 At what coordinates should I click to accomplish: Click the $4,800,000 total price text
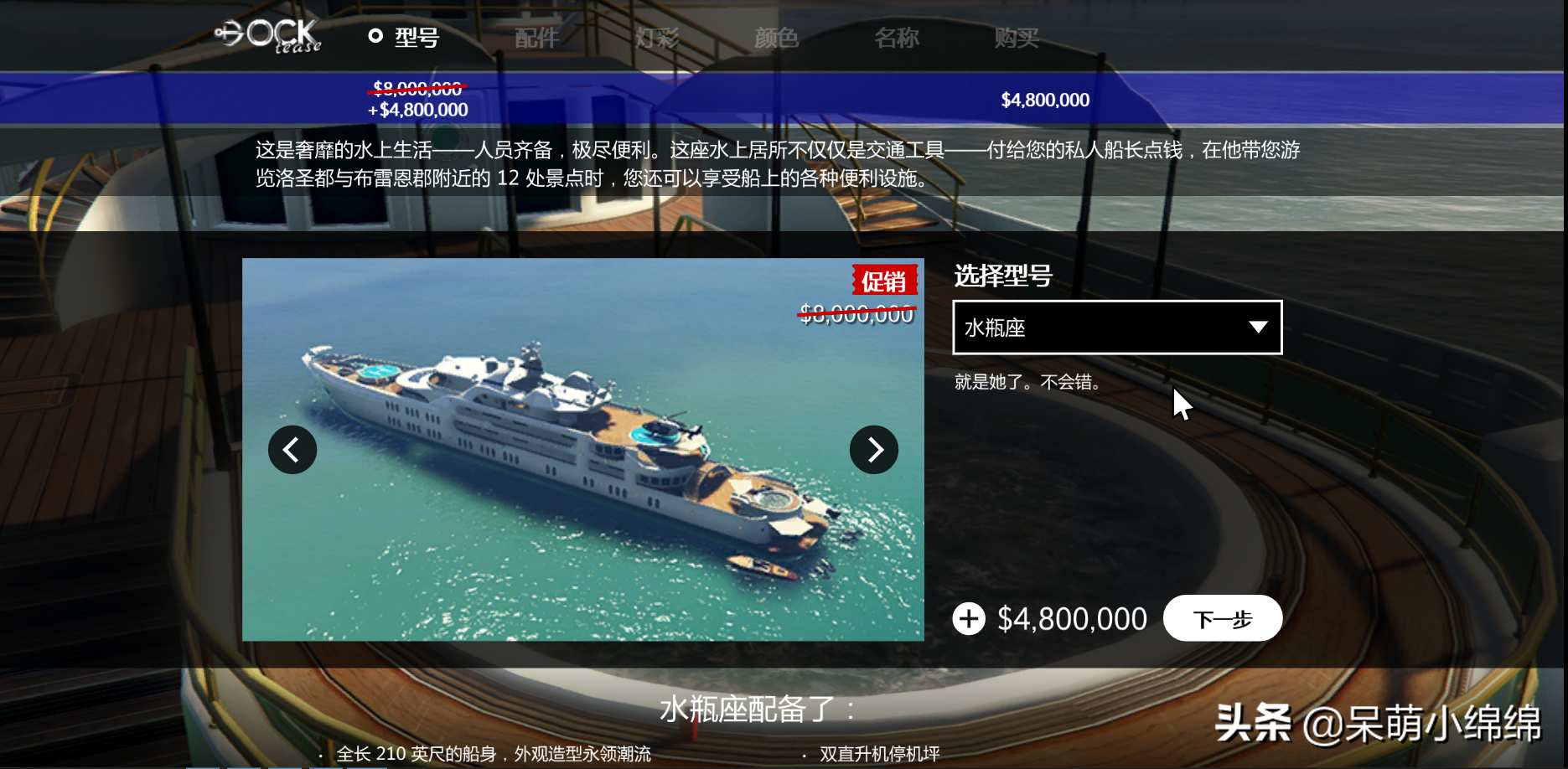click(1071, 619)
